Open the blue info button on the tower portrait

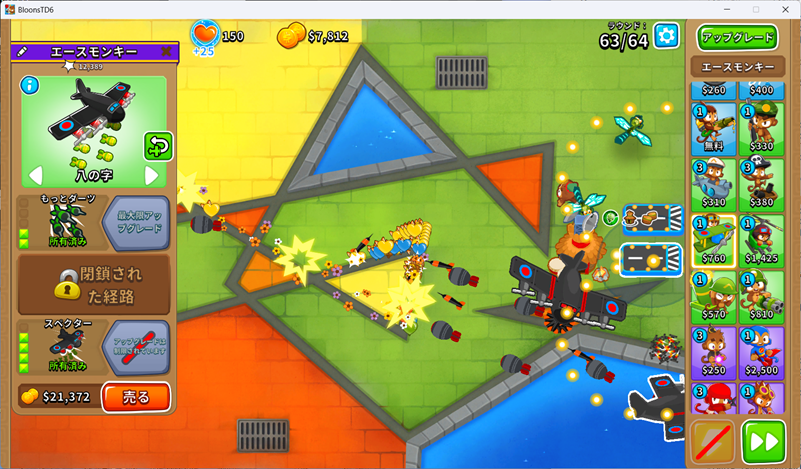point(28,84)
